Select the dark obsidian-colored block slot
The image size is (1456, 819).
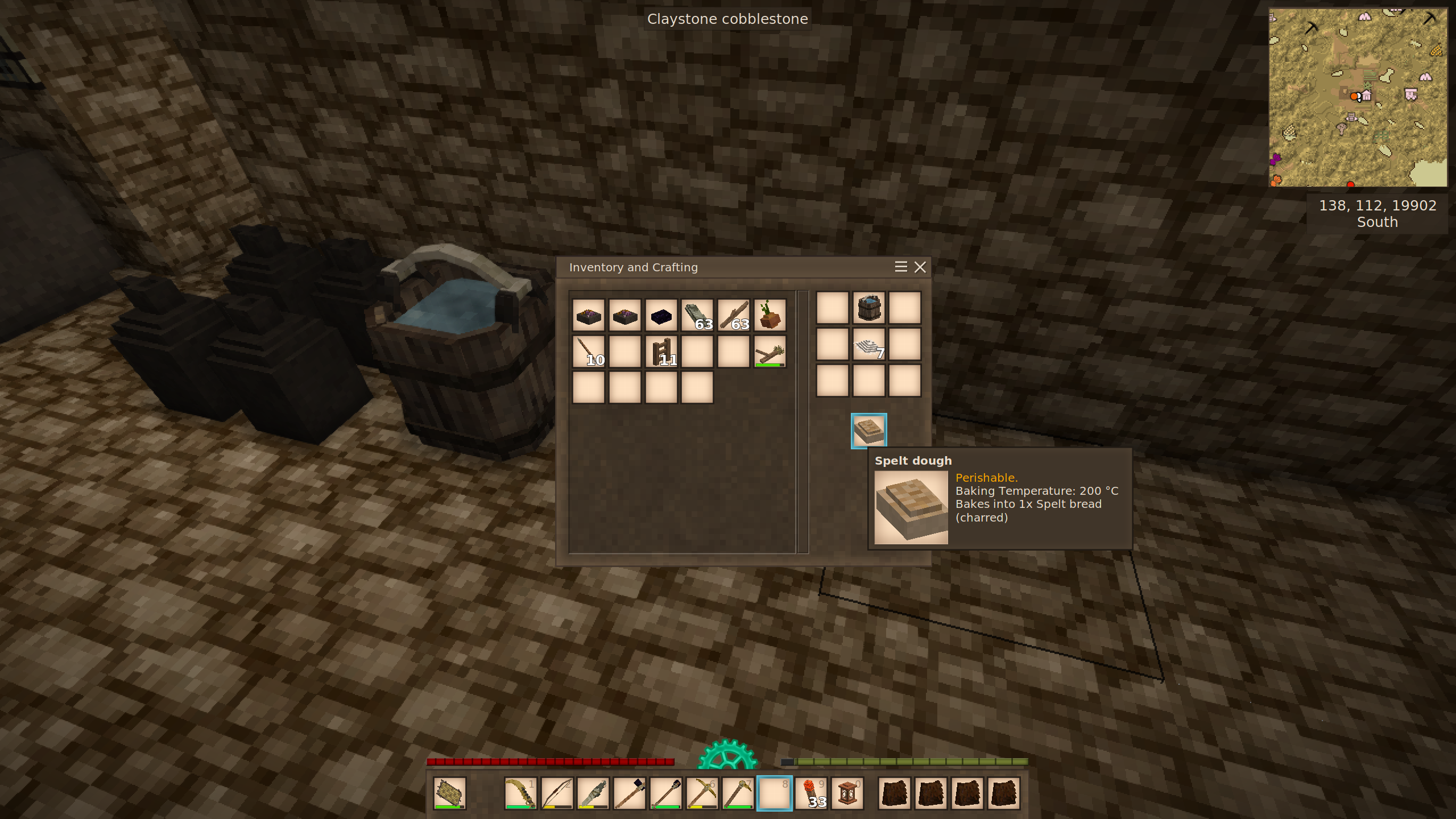661,315
